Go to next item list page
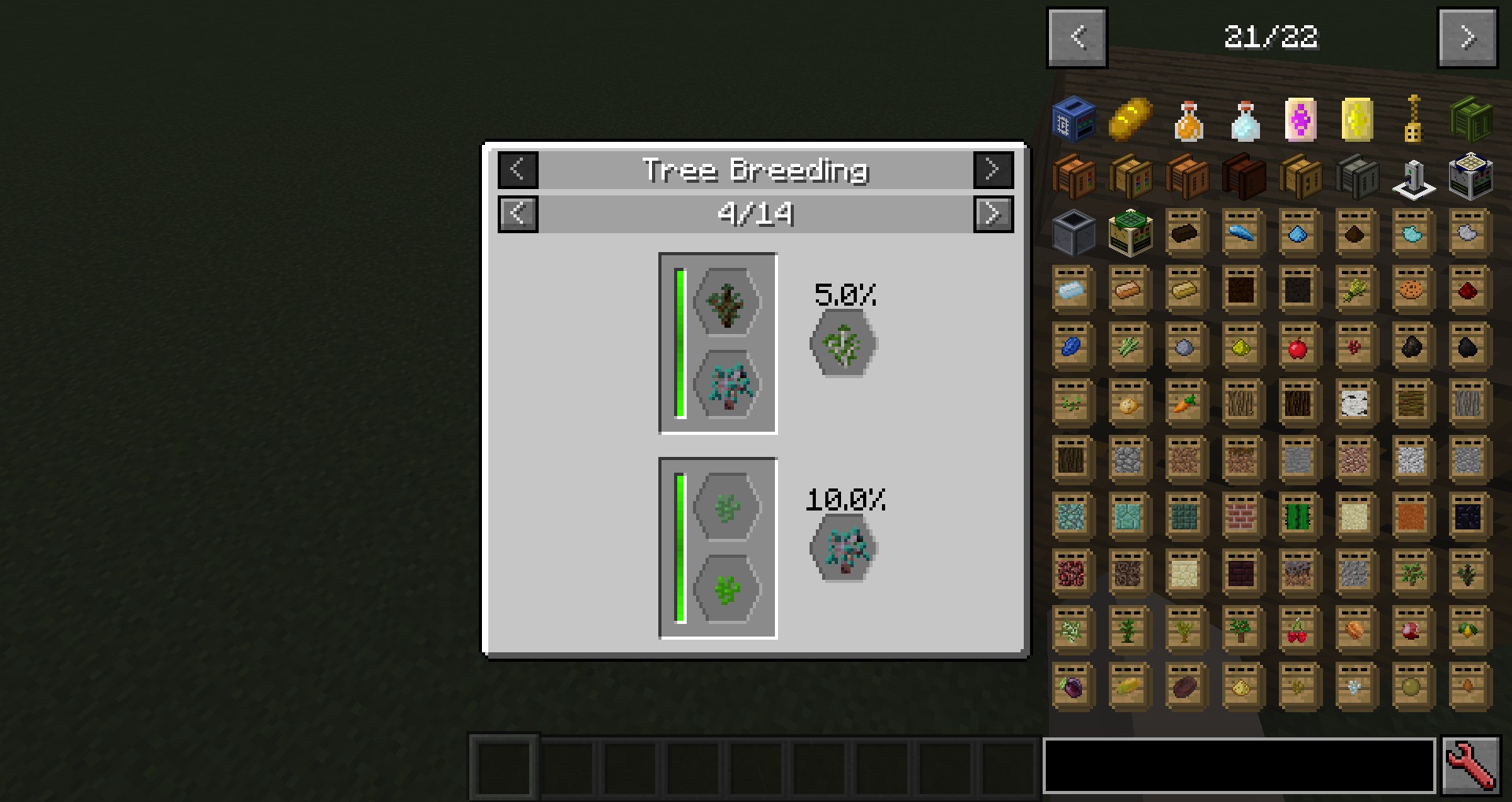Viewport: 1512px width, 802px height. tap(1467, 37)
